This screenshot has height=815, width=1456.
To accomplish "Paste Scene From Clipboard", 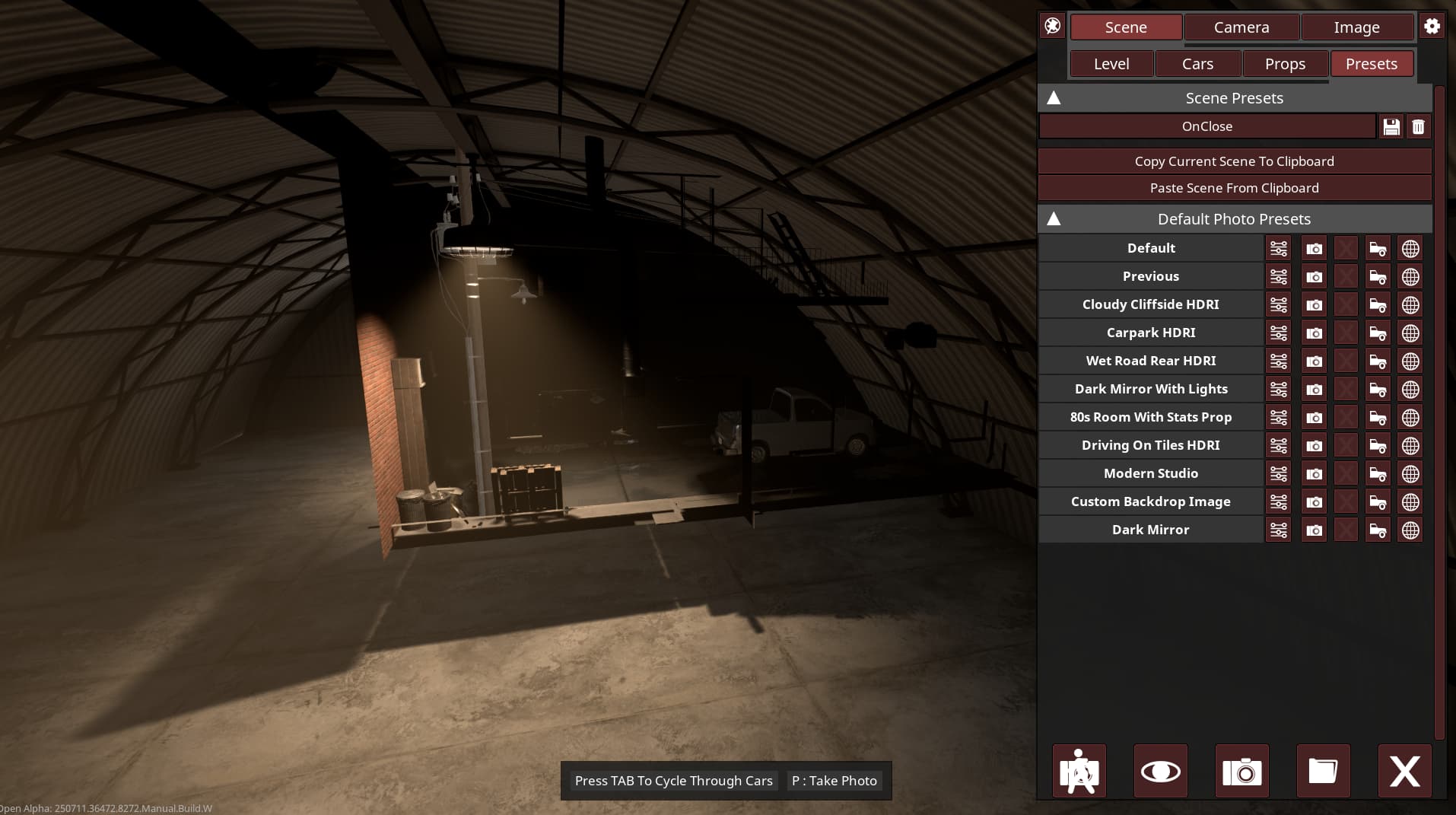I will coord(1234,188).
